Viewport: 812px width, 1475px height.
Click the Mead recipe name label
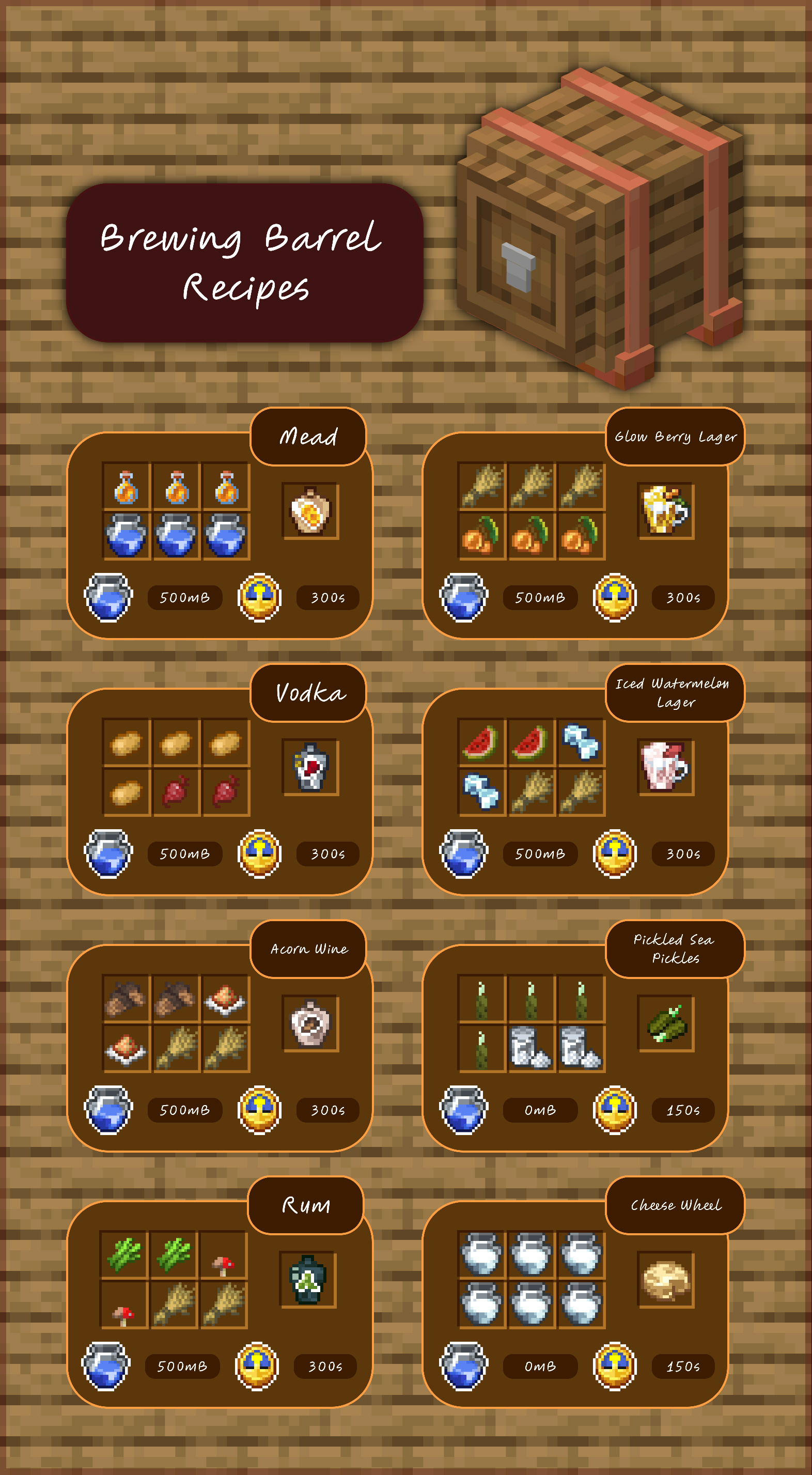click(x=308, y=437)
